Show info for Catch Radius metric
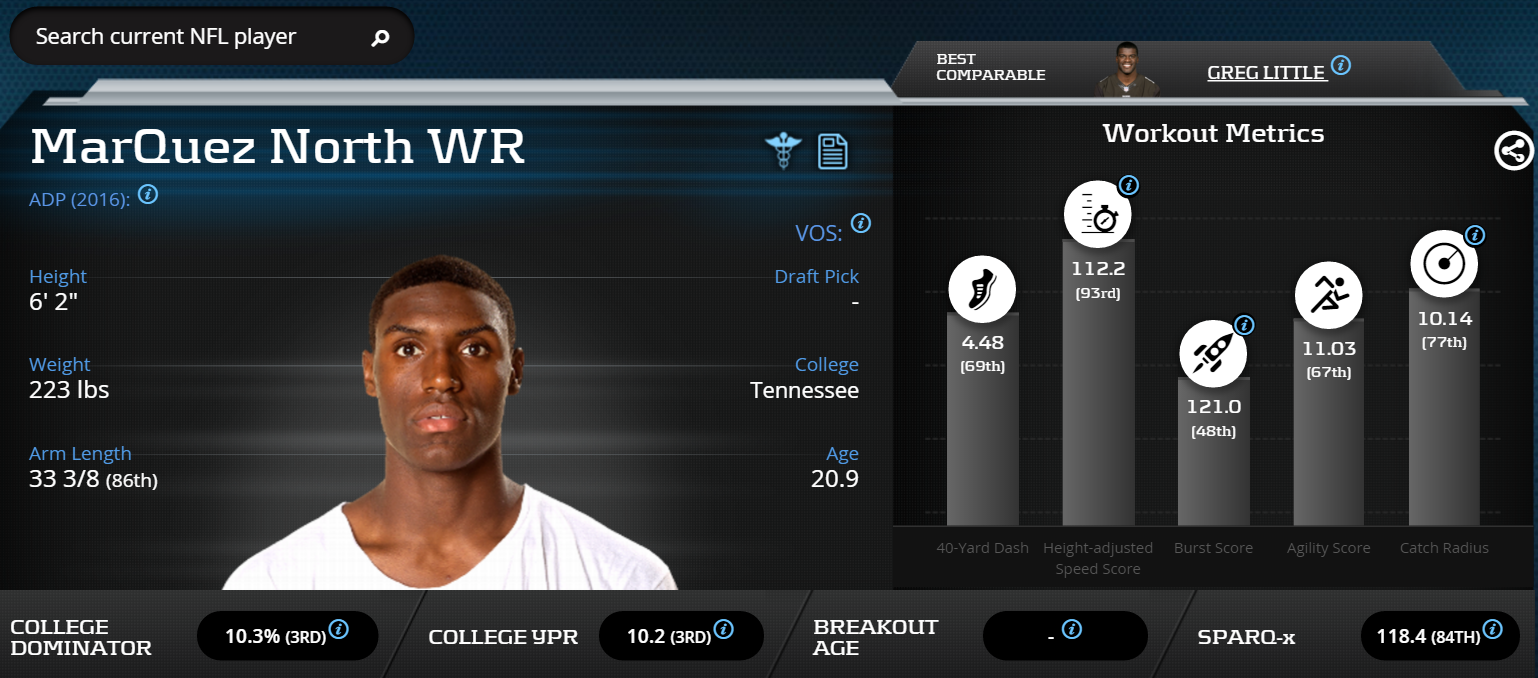1538x678 pixels. tap(1475, 236)
